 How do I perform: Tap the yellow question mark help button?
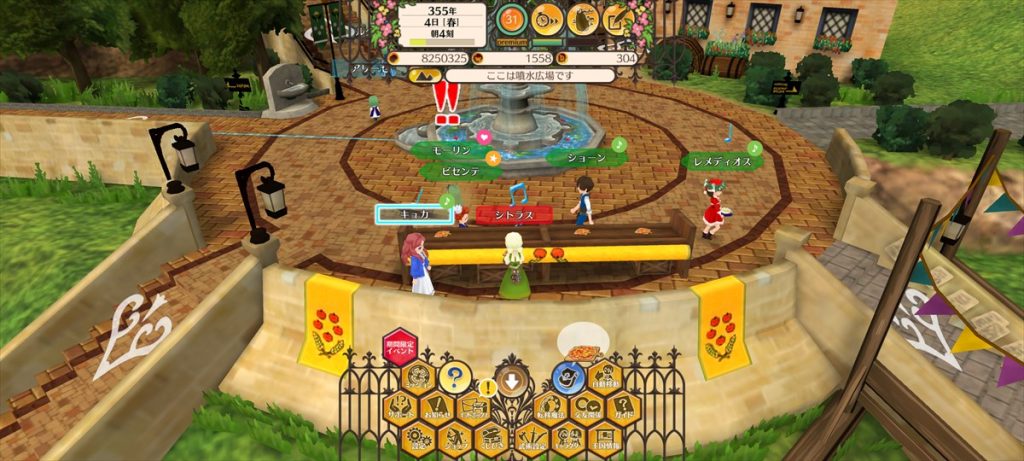click(455, 378)
